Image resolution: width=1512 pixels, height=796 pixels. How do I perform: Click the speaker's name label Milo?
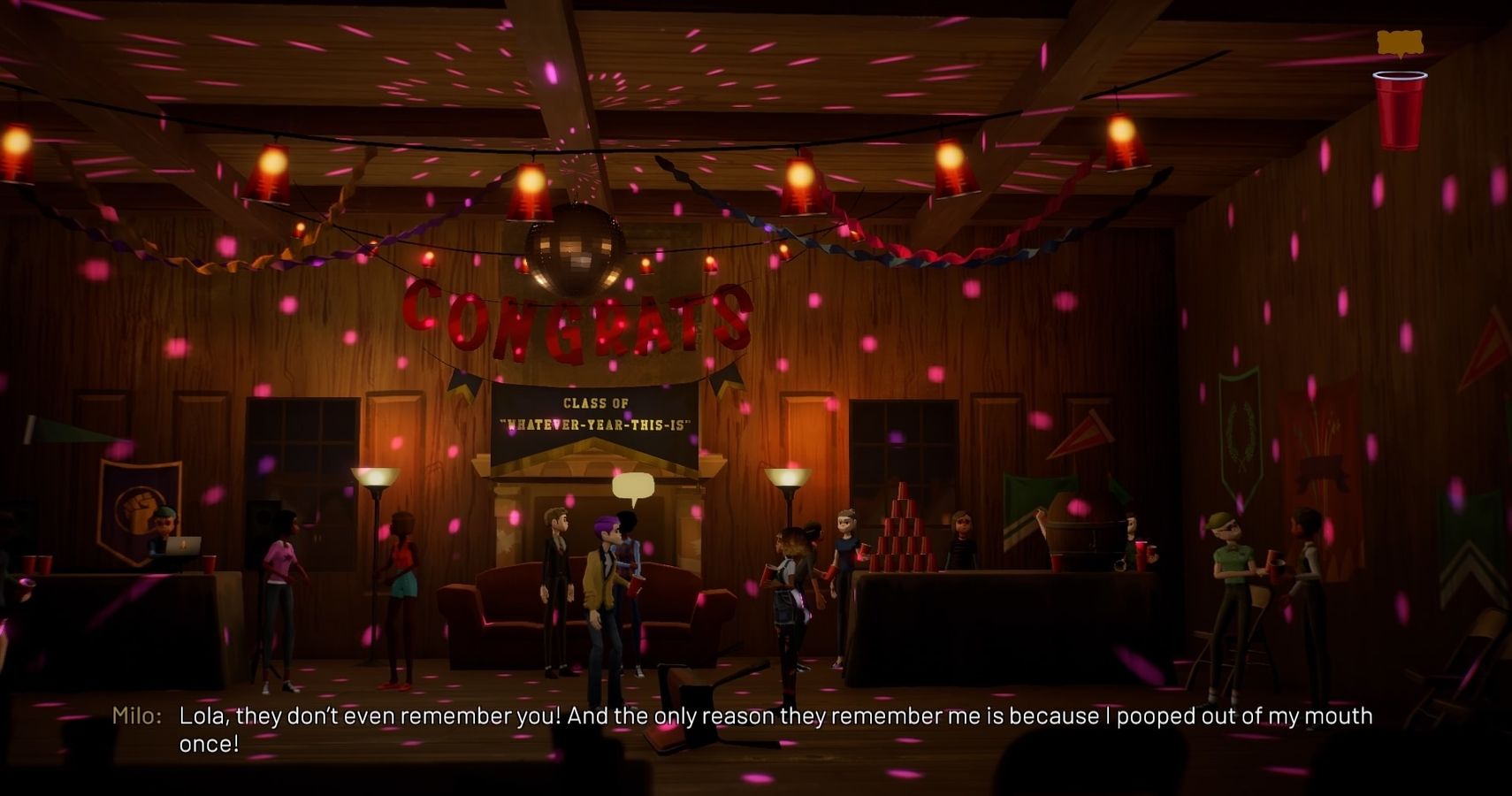point(133,716)
